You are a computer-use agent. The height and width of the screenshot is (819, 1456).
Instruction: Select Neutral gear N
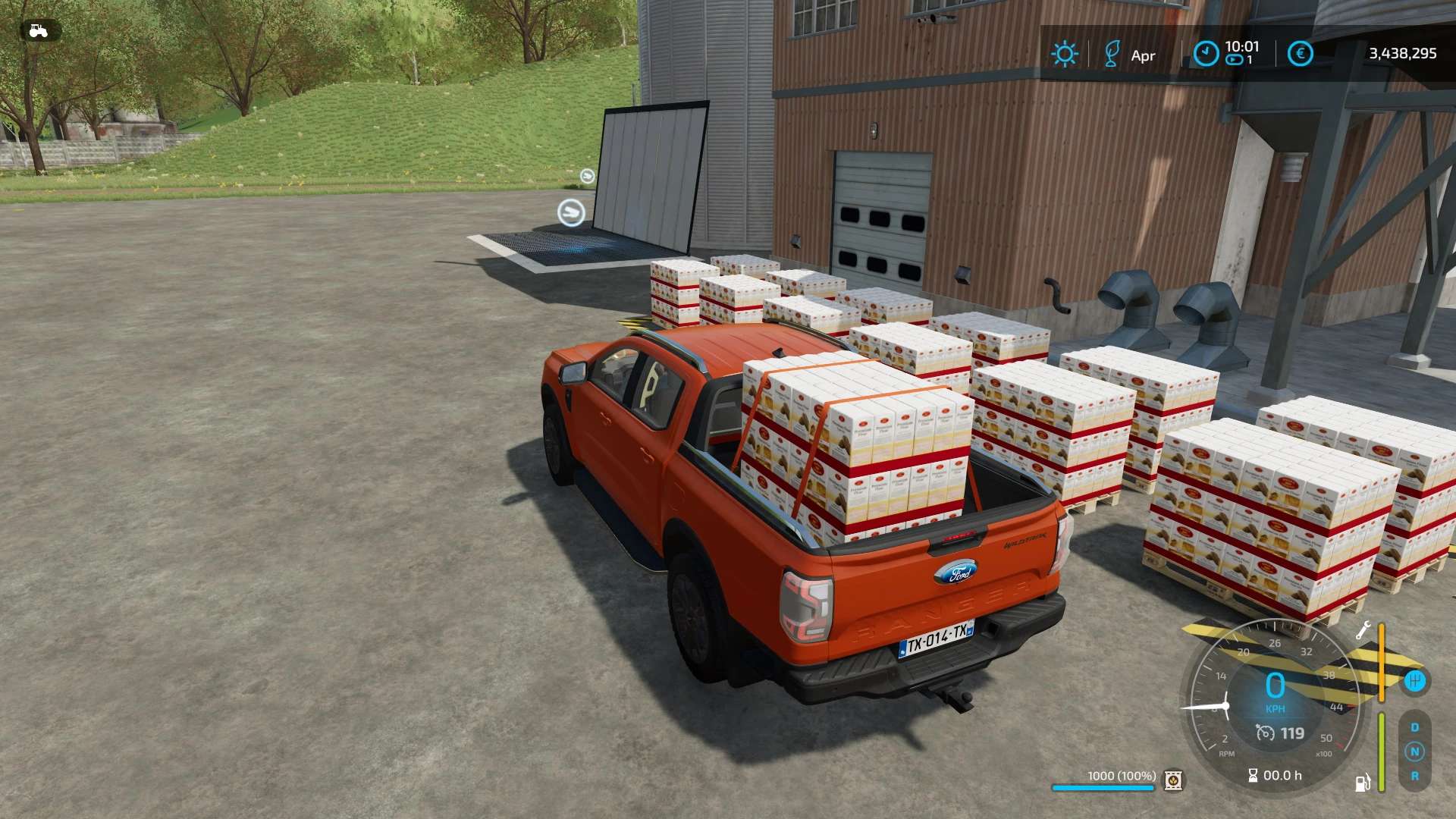coord(1414,752)
